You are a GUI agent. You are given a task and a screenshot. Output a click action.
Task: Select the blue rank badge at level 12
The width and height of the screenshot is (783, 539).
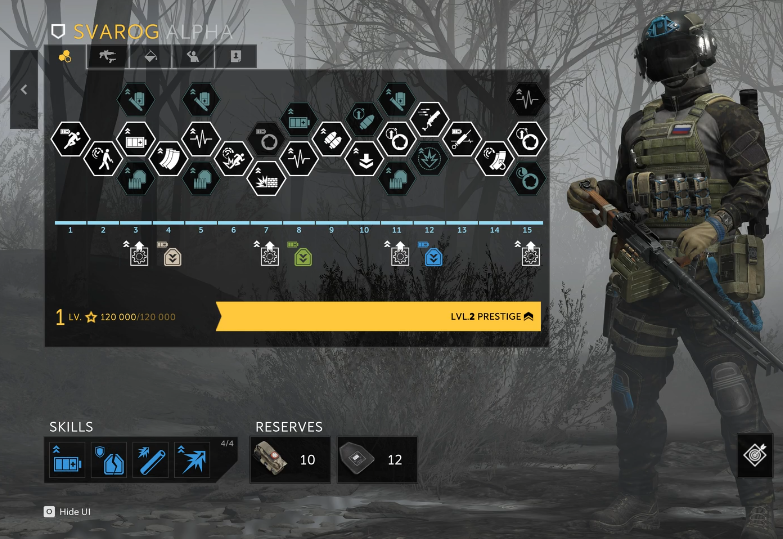click(433, 256)
